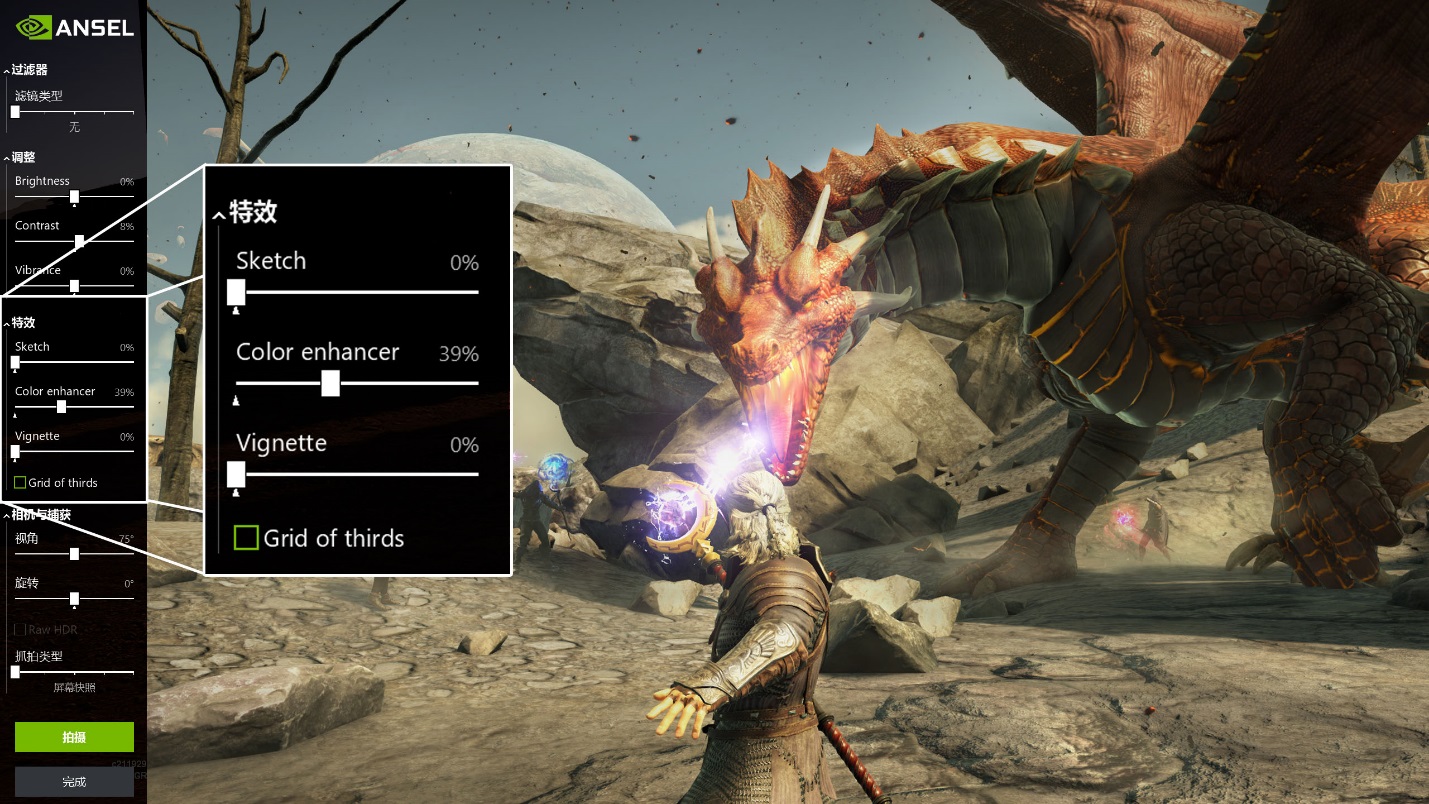Image resolution: width=1429 pixels, height=804 pixels.
Task: Click the small sidebar's Vignette slider
Action: [x=15, y=451]
